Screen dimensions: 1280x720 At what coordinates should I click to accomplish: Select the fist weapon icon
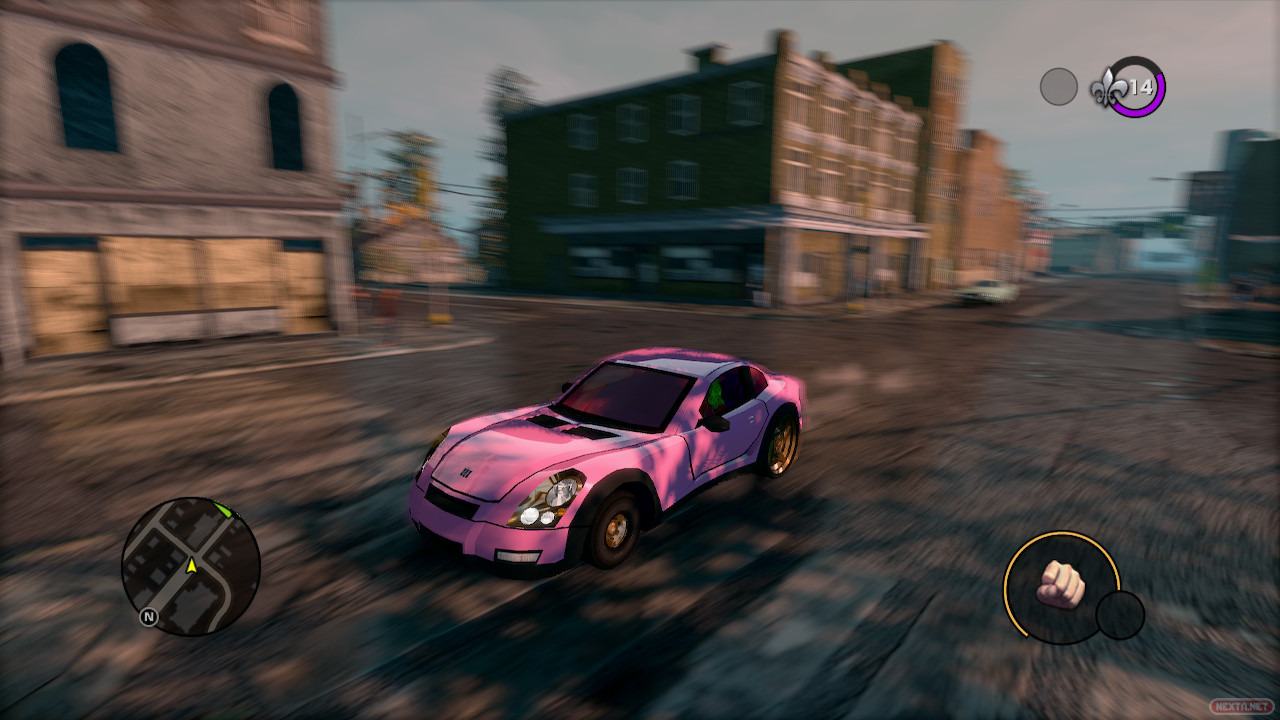[1061, 584]
